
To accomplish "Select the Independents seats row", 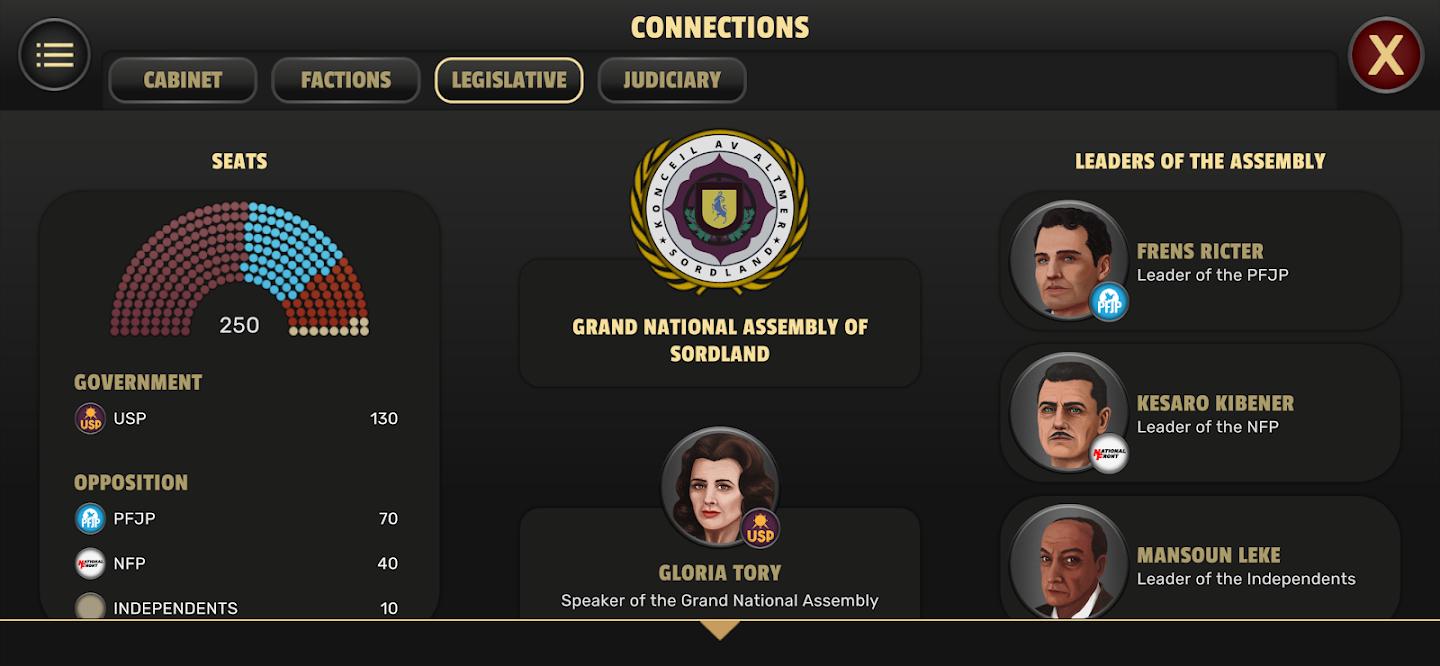I will 238,607.
